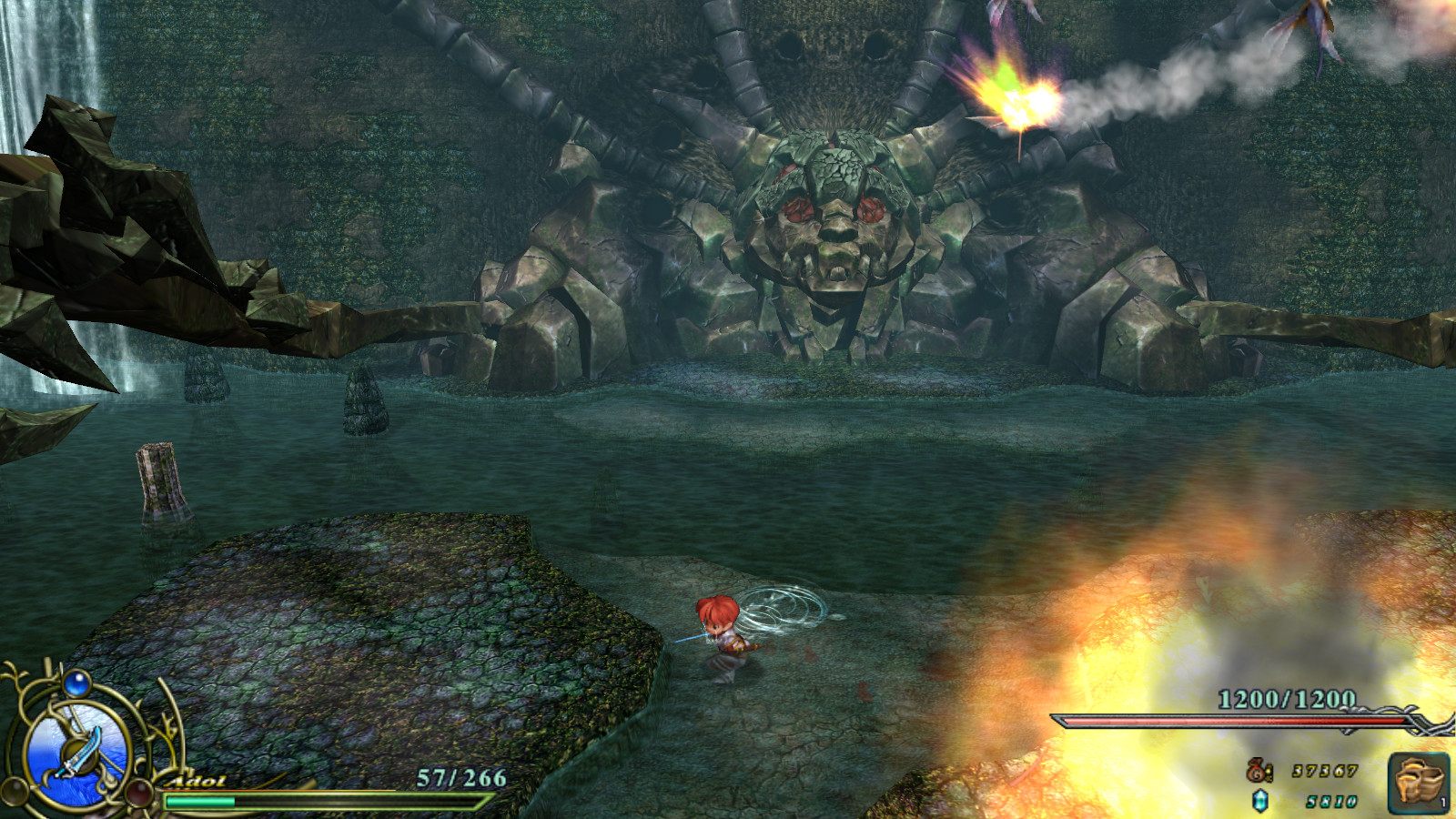Click the Adol name label
This screenshot has height=819, width=1456.
pos(196,780)
